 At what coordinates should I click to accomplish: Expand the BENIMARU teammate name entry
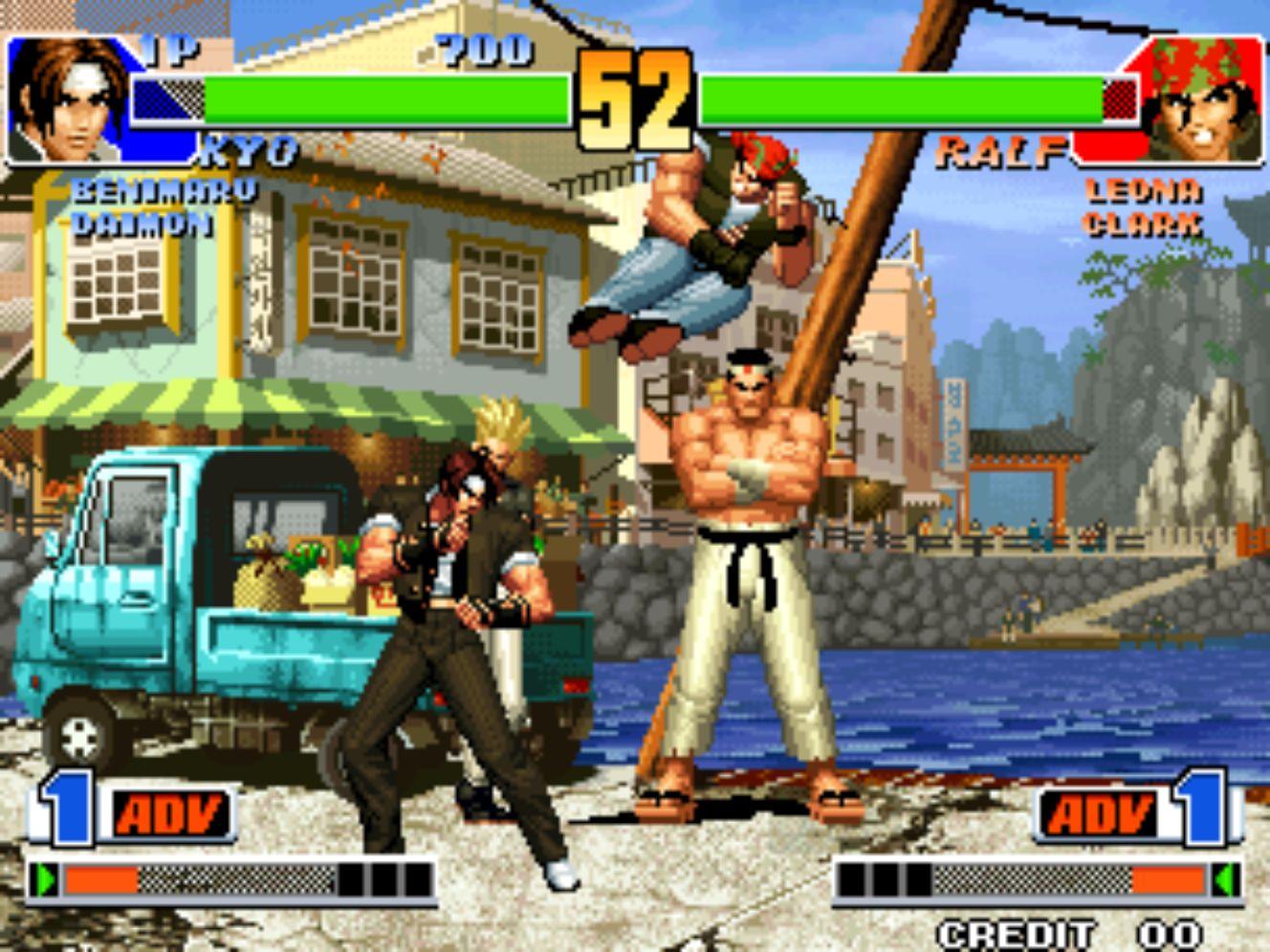click(x=163, y=192)
